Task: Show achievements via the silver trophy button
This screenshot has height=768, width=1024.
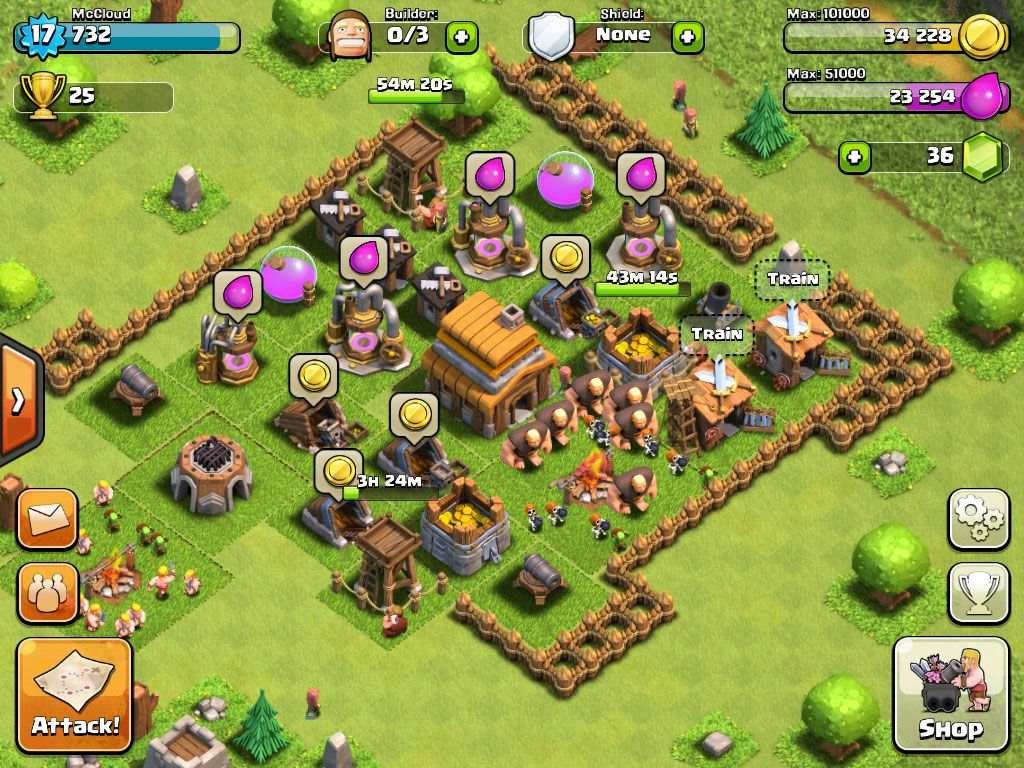Action: click(x=978, y=592)
